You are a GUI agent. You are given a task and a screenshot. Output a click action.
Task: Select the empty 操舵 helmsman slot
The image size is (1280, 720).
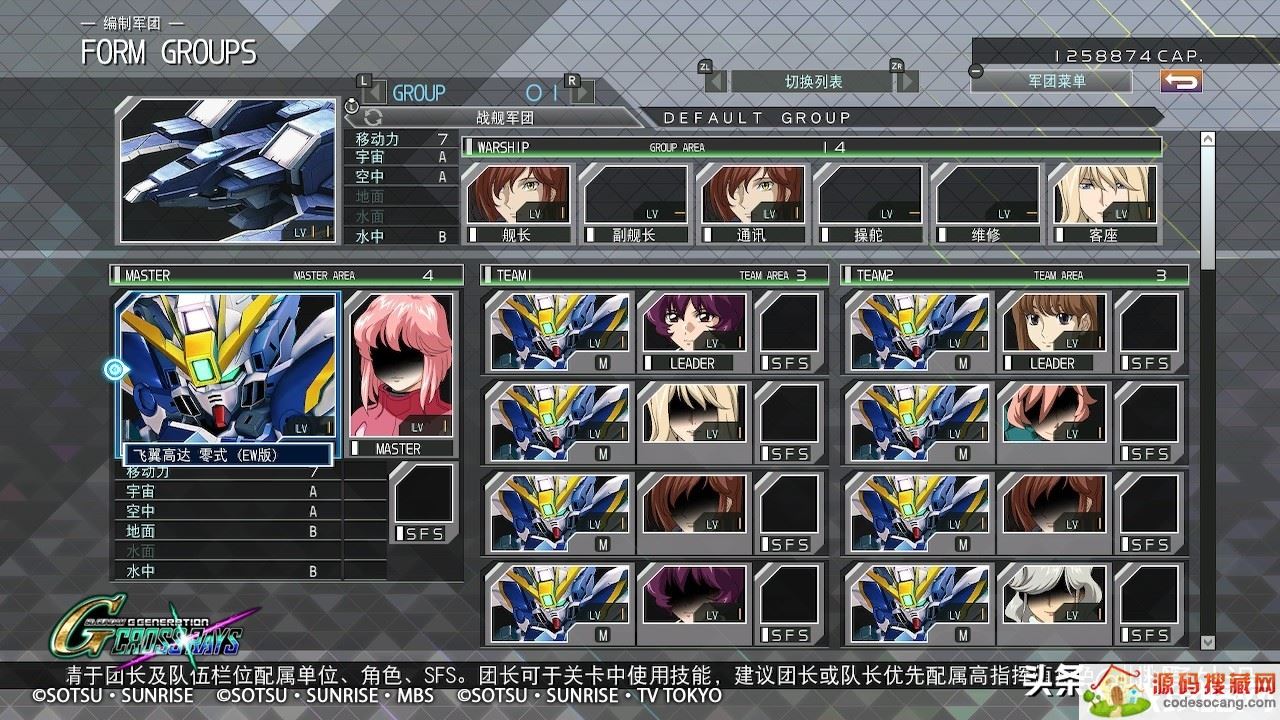click(870, 204)
